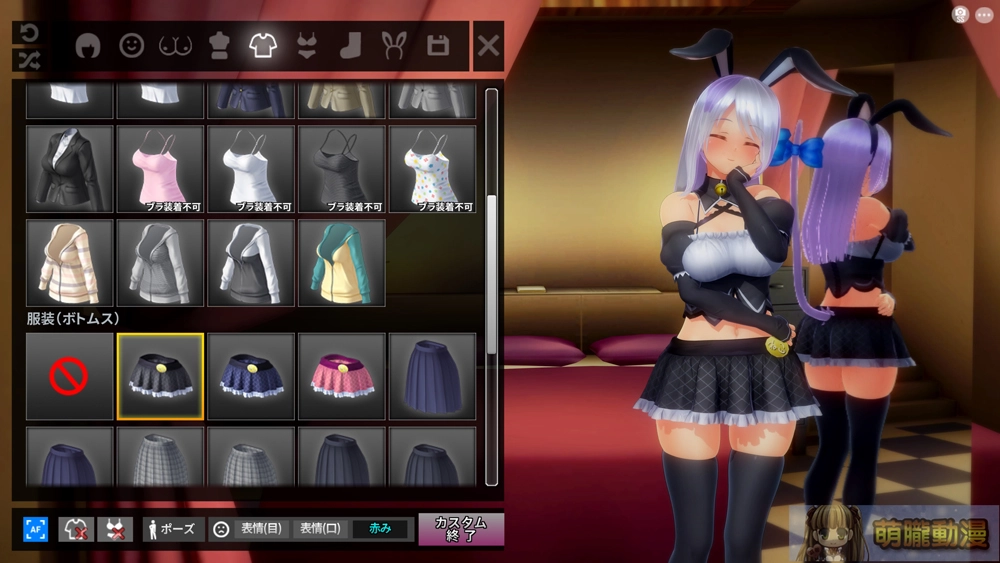Randomize with the shuffle arrows button
The height and width of the screenshot is (563, 1000).
coord(27,60)
